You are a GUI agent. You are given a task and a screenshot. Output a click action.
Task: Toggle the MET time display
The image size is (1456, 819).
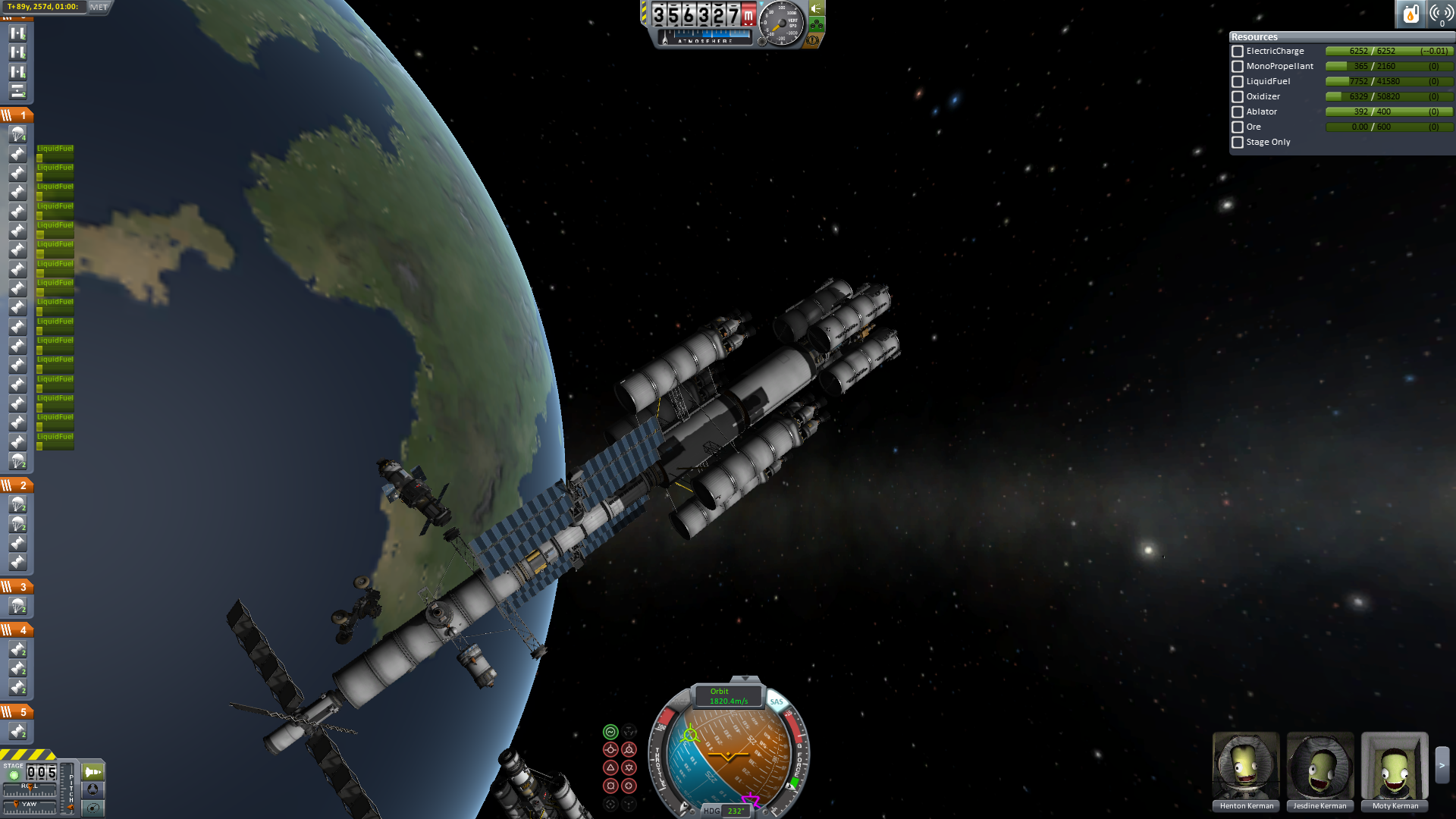tap(99, 7)
